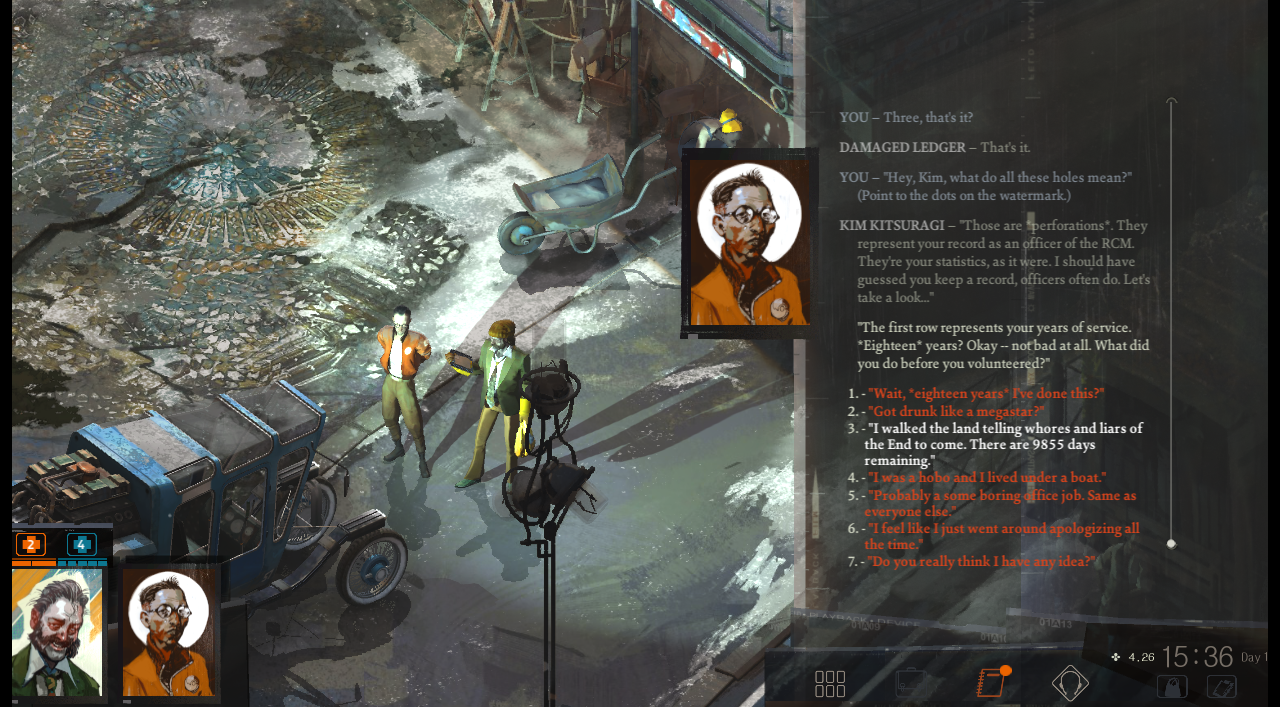Pick the "Got drunk like a megastar?" reply
The image size is (1280, 707).
click(955, 411)
